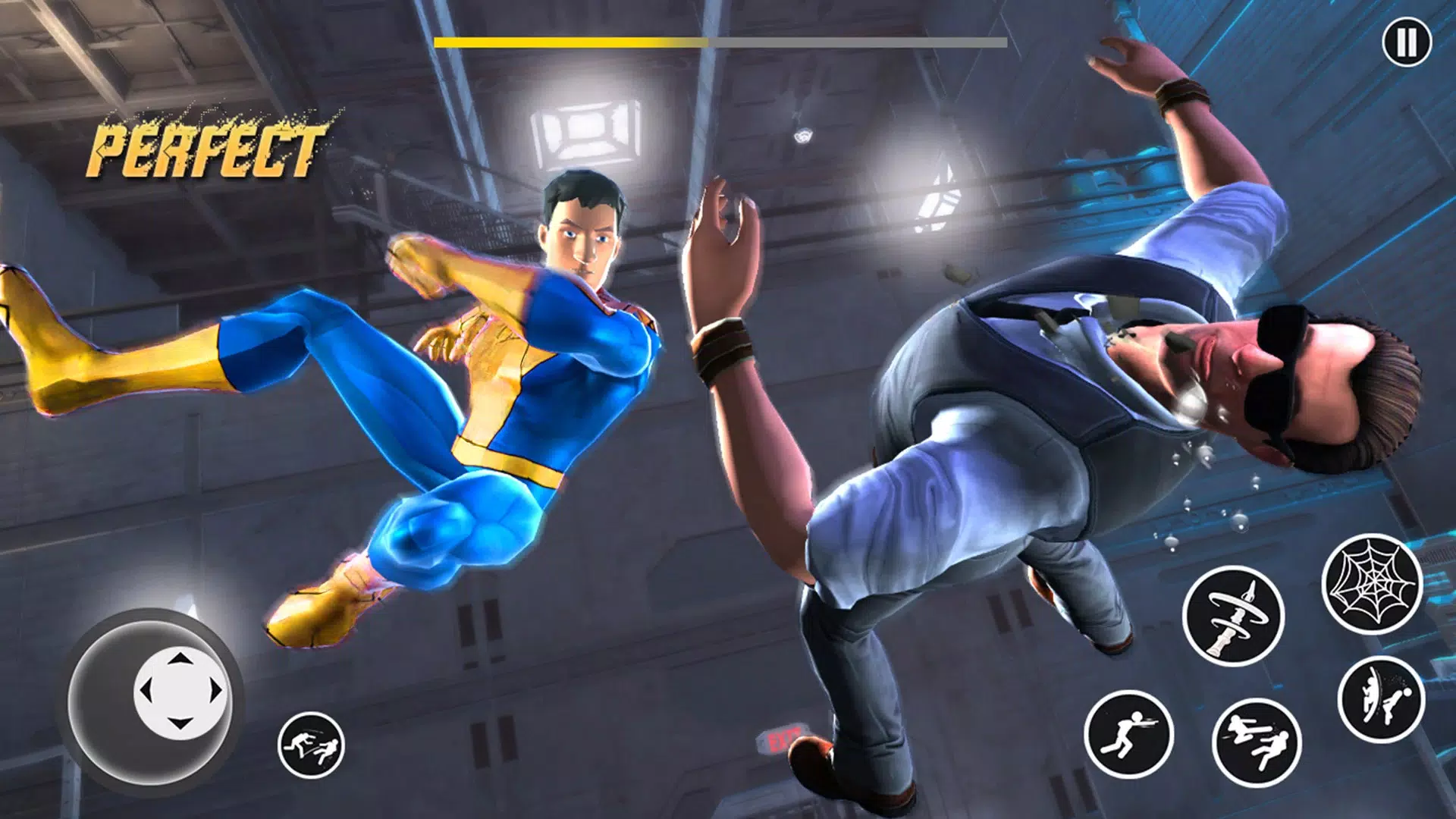
Task: Activate the shield block and counter move
Action: 1381,699
